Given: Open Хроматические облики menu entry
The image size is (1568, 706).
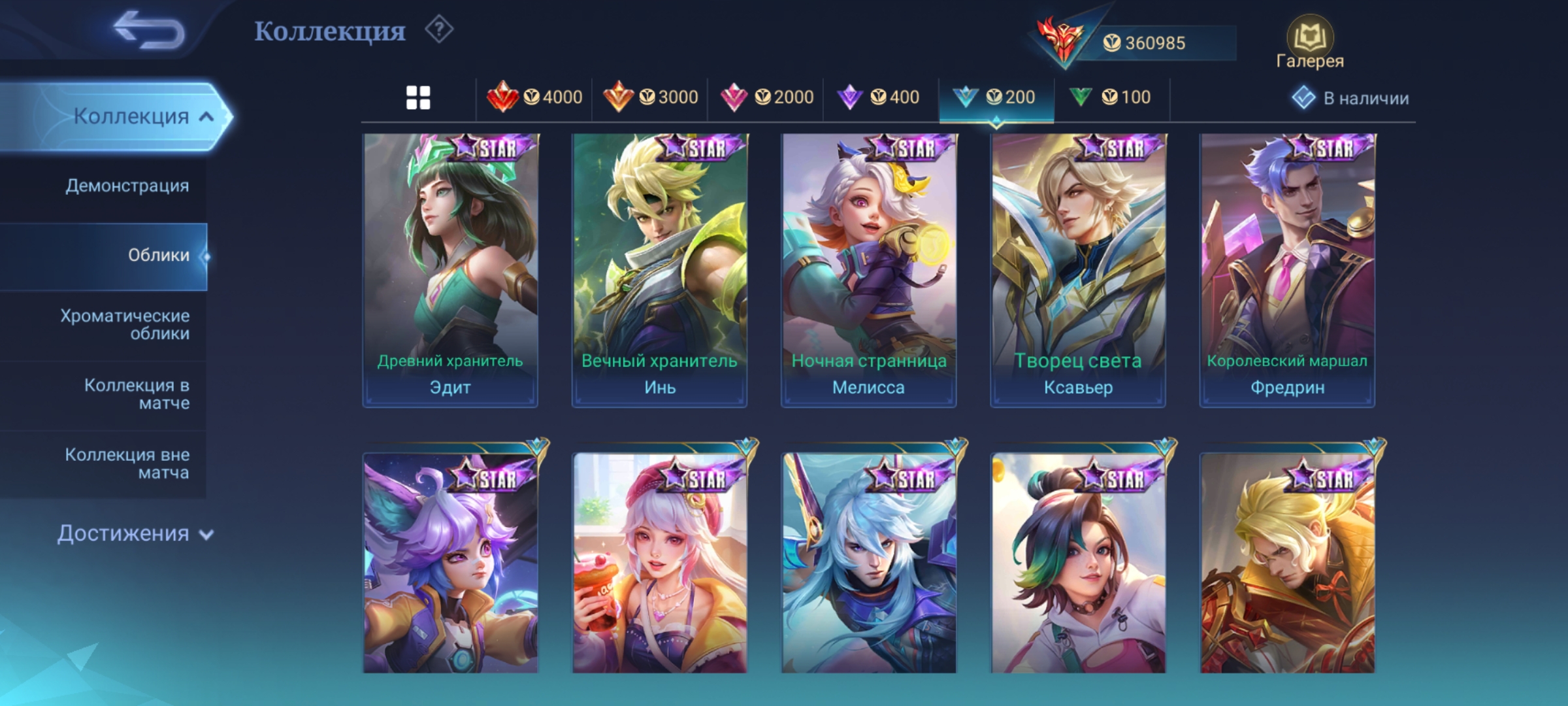Looking at the screenshot, I should click(x=125, y=324).
